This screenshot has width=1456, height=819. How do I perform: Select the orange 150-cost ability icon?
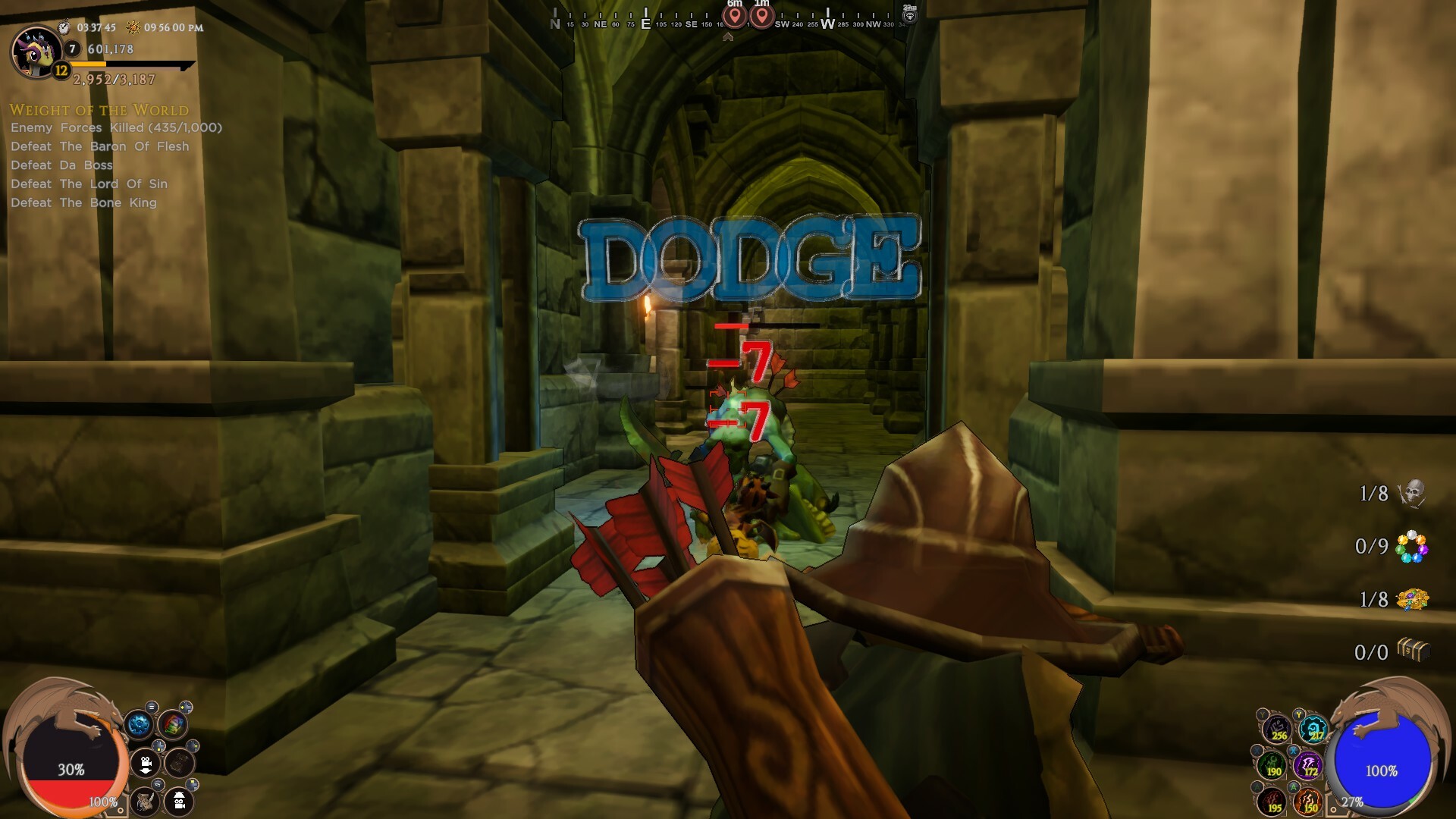tap(1309, 802)
